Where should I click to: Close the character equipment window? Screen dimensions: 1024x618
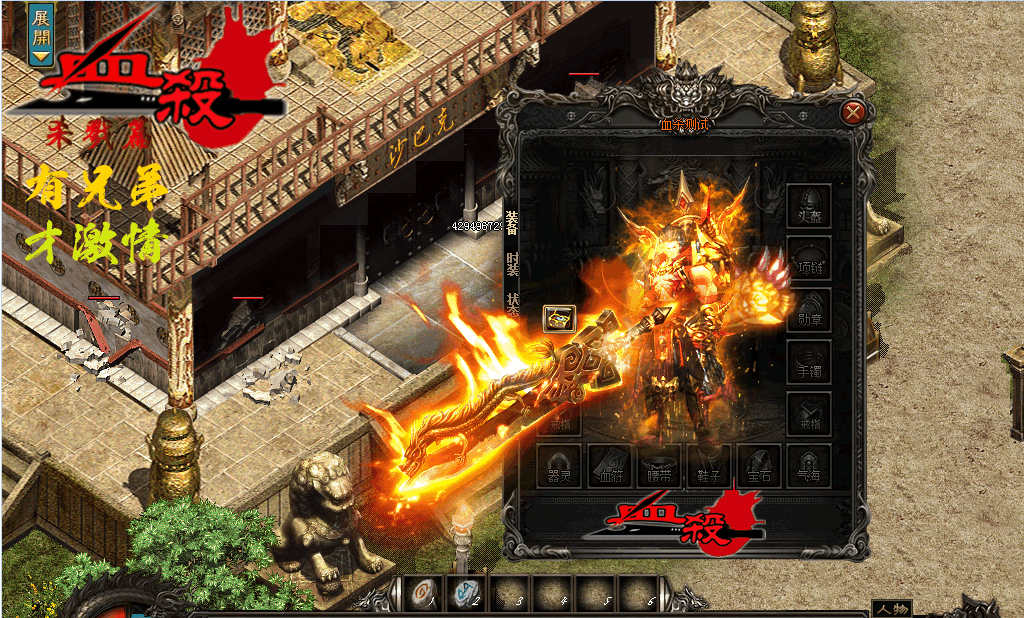(x=853, y=112)
